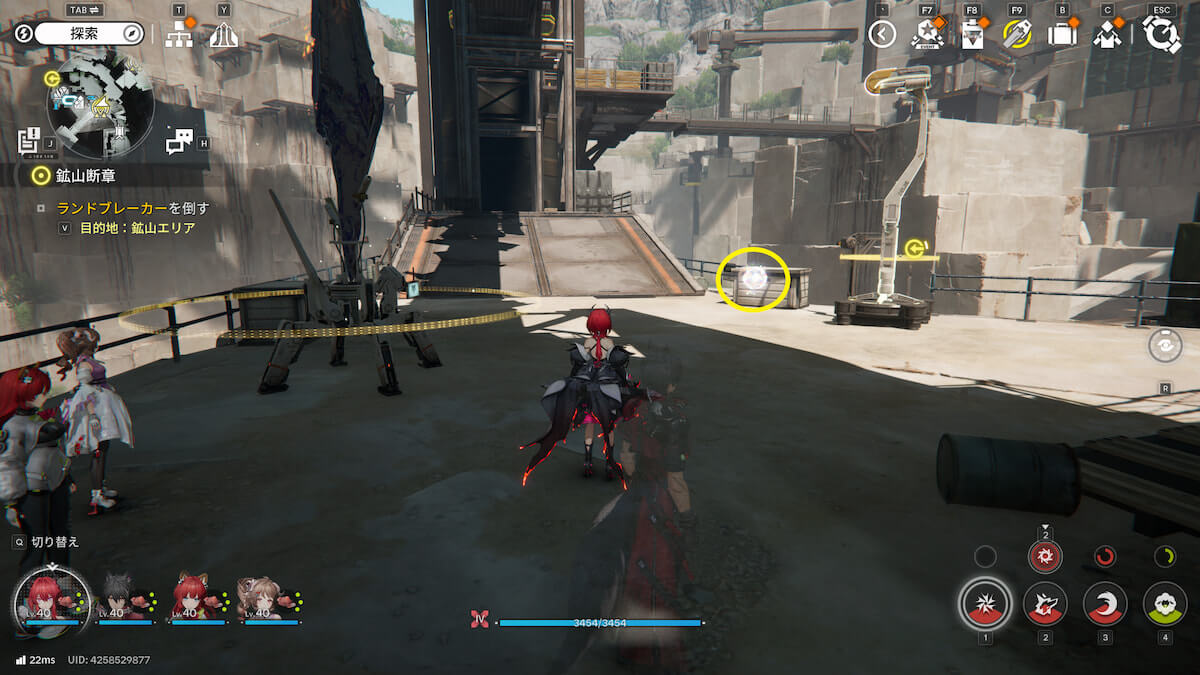This screenshot has height=675, width=1200.
Task: Open the hierarchy chart icon menu
Action: pyautogui.click(x=179, y=35)
